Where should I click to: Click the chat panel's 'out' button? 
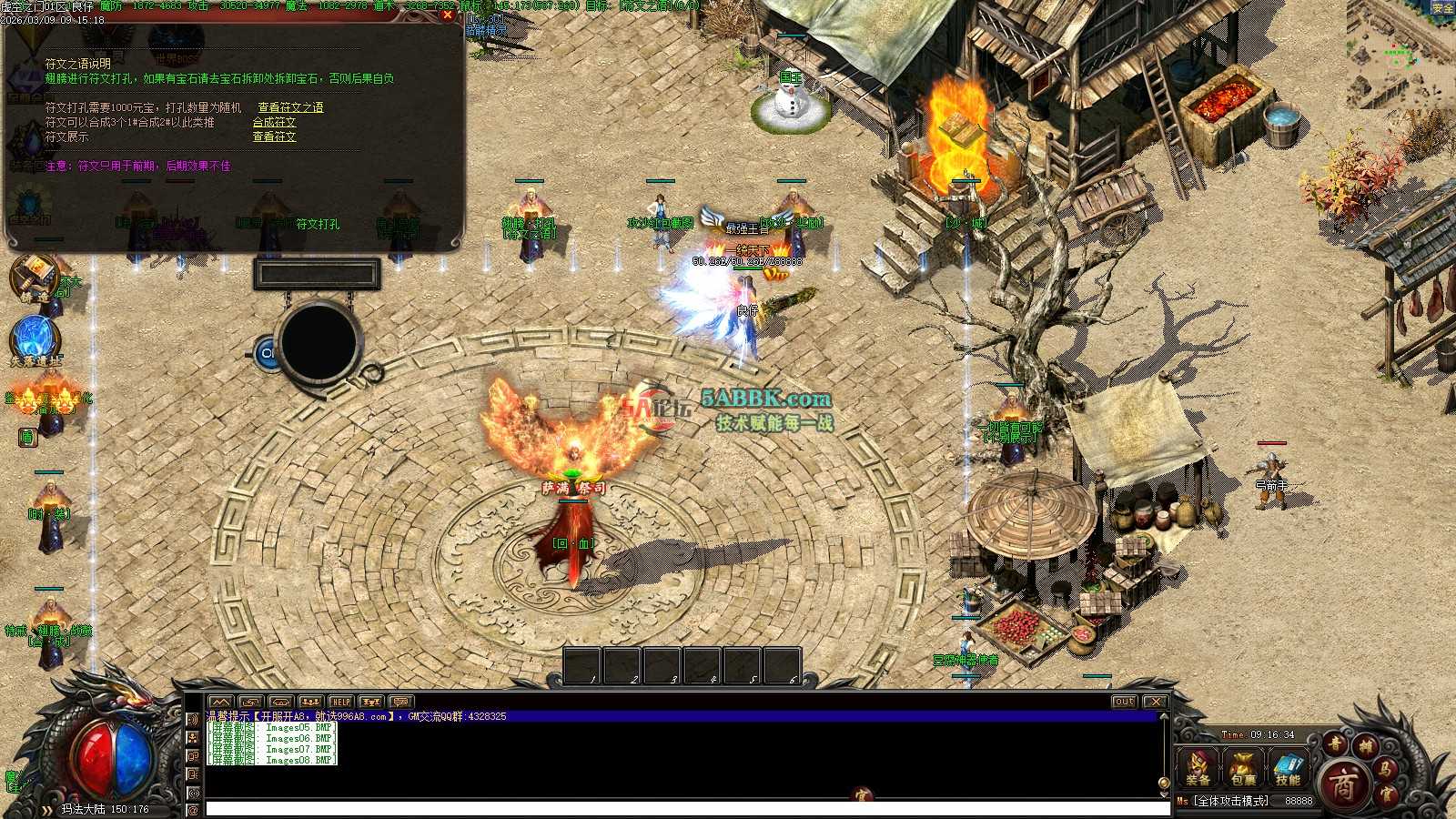point(1124,702)
